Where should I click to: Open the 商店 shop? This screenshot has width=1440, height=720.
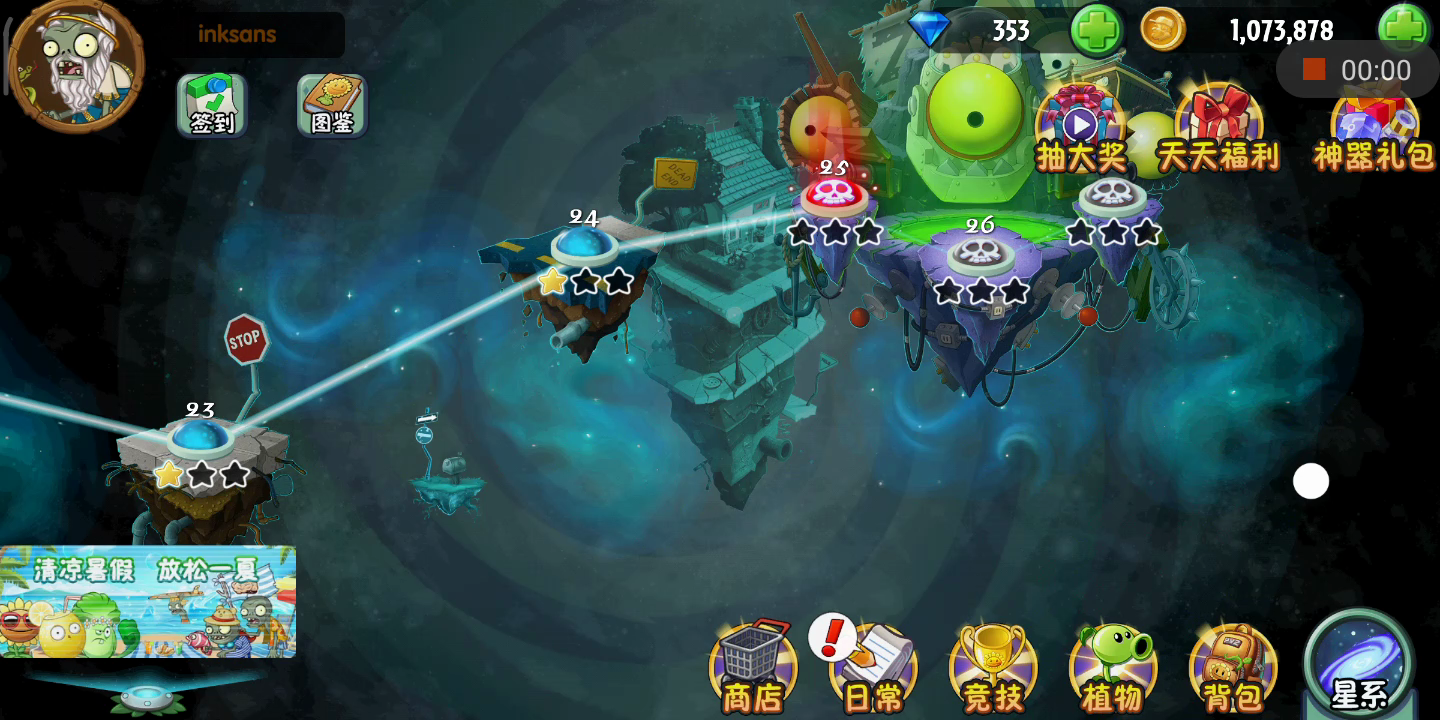tap(753, 665)
